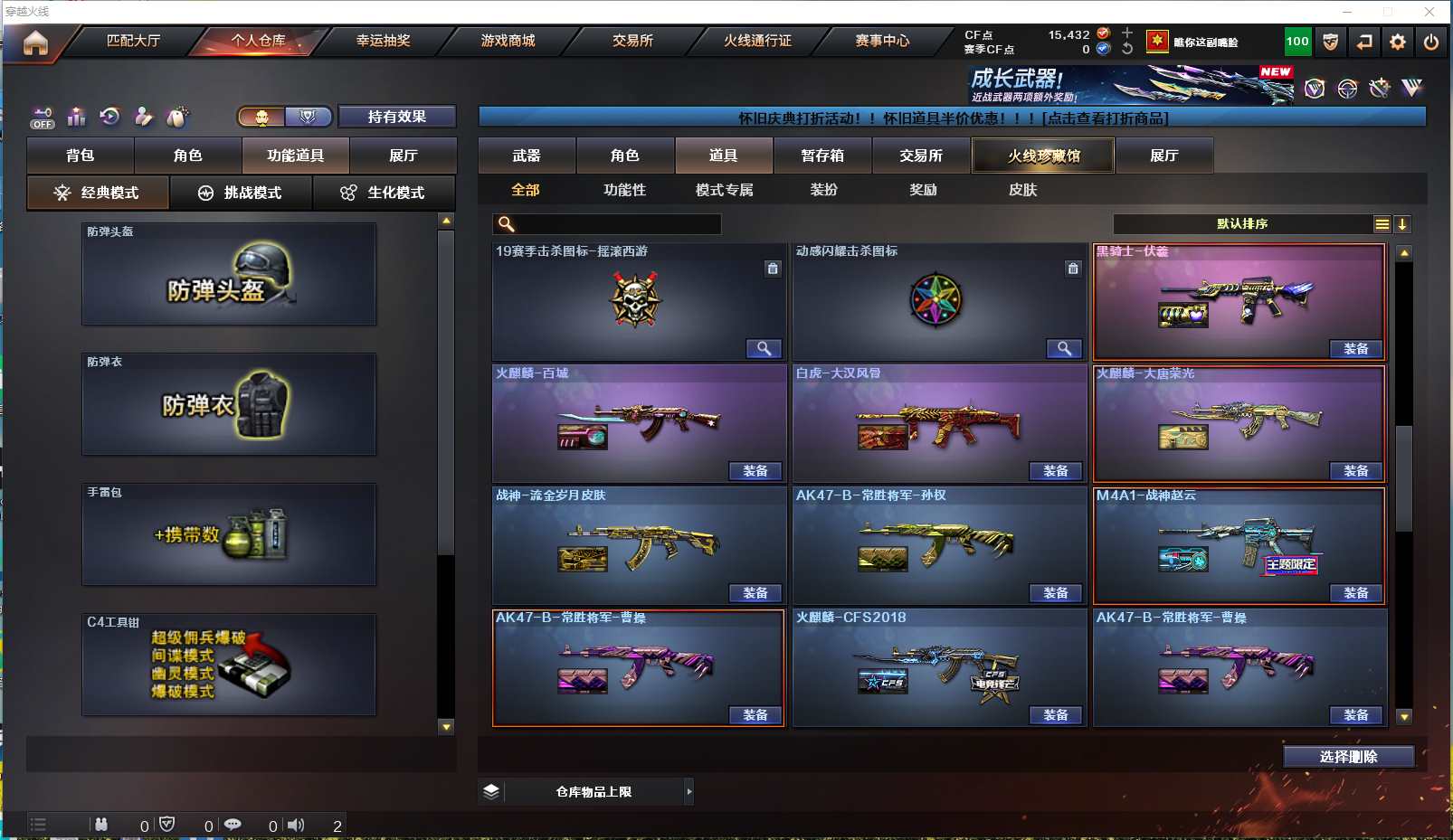1453x840 pixels.
Task: Go to 游戏商城 game store
Action: (x=508, y=41)
